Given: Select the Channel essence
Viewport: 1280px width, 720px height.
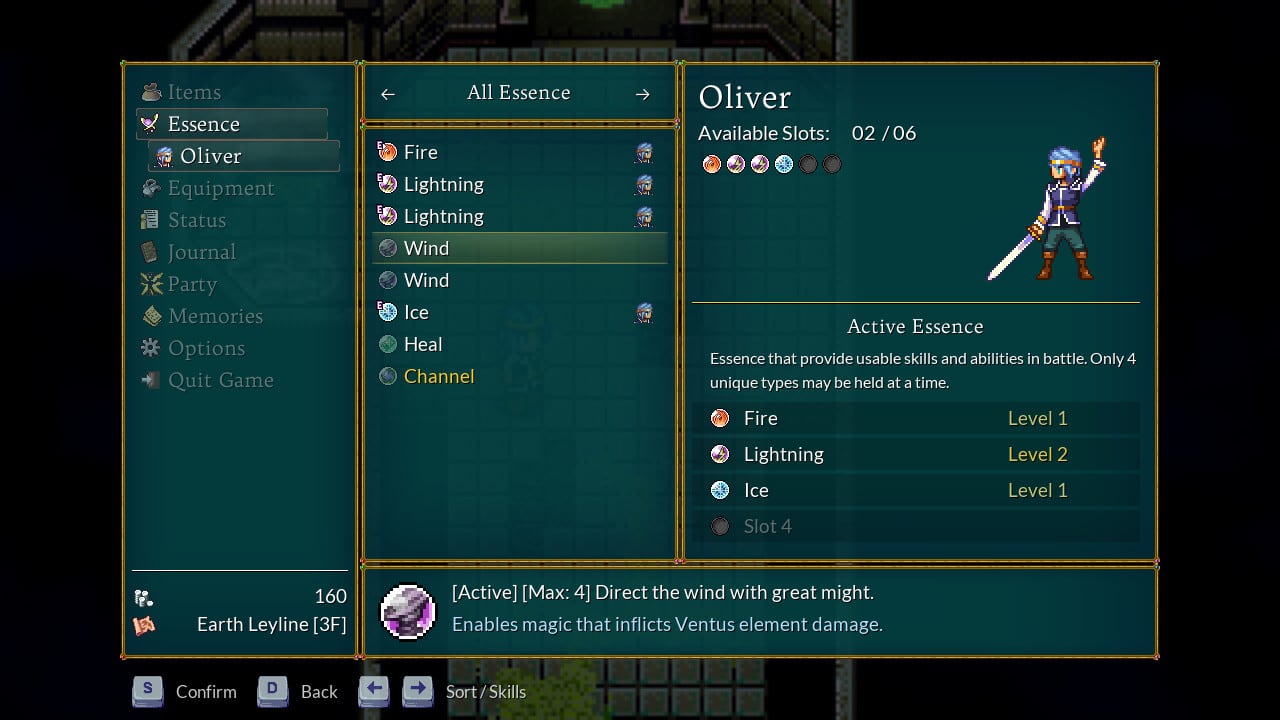Looking at the screenshot, I should (x=438, y=376).
